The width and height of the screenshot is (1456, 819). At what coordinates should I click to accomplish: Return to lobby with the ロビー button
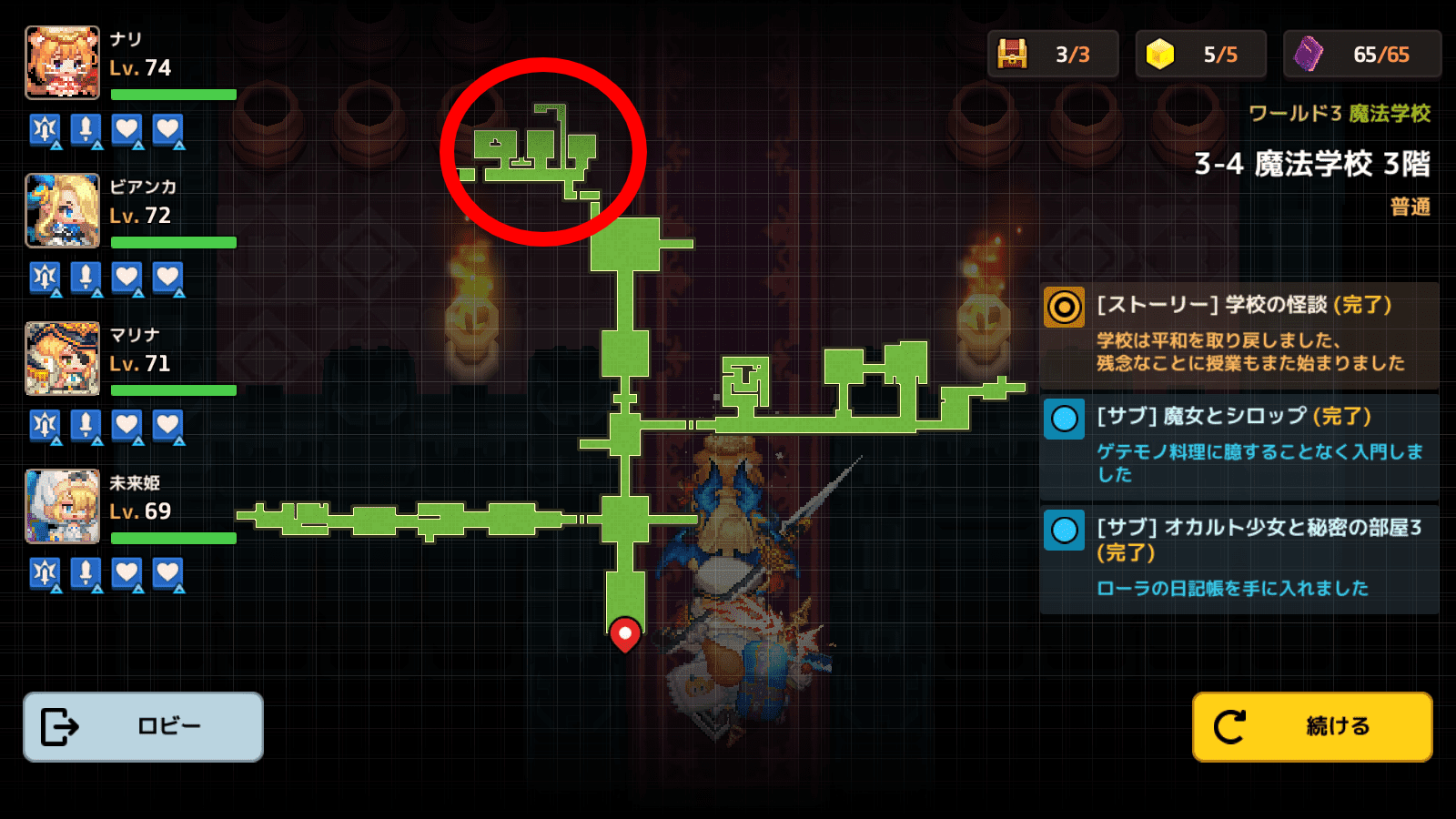(x=143, y=726)
